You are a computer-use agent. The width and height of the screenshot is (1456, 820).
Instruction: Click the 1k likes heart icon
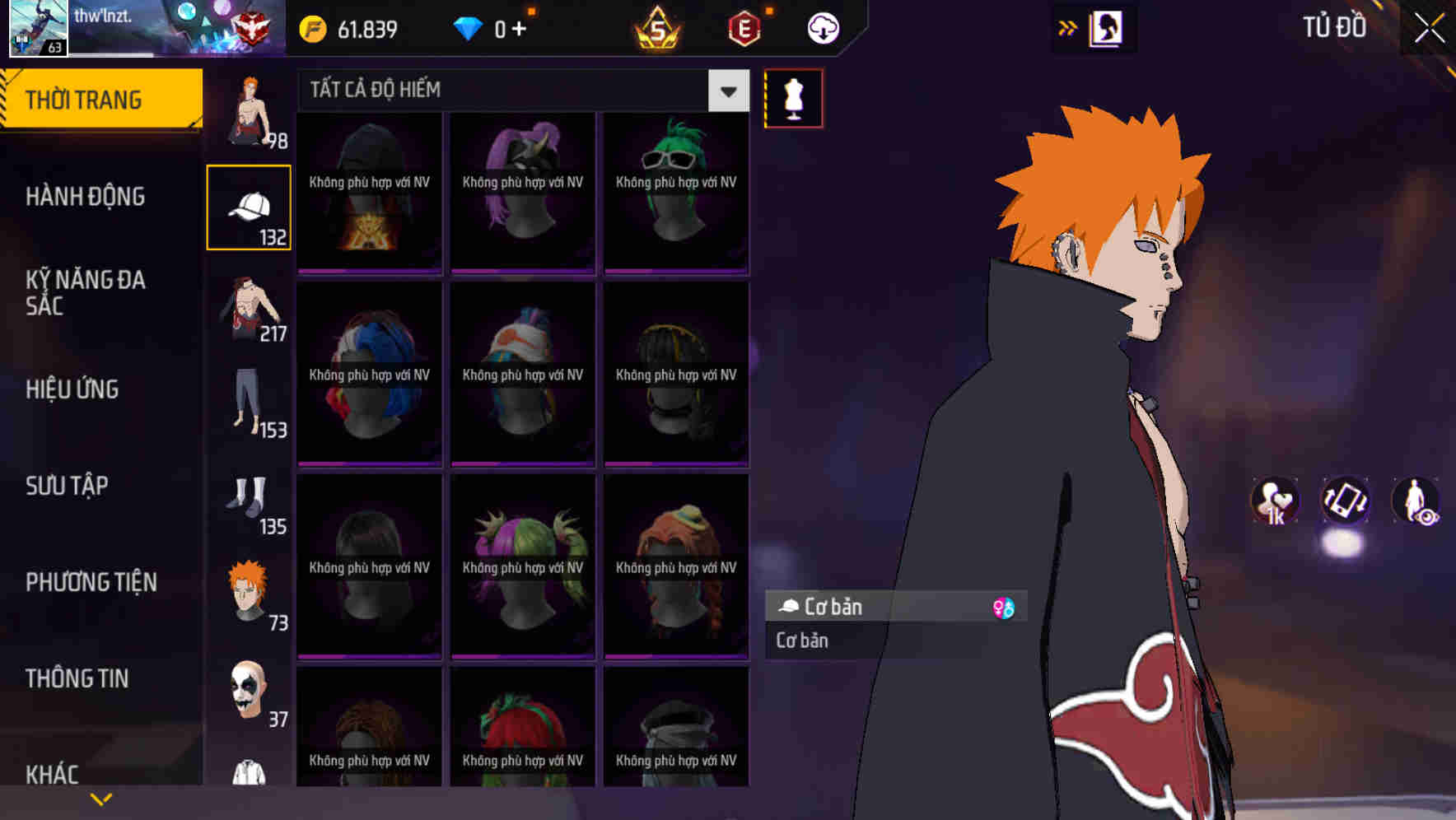(x=1275, y=502)
